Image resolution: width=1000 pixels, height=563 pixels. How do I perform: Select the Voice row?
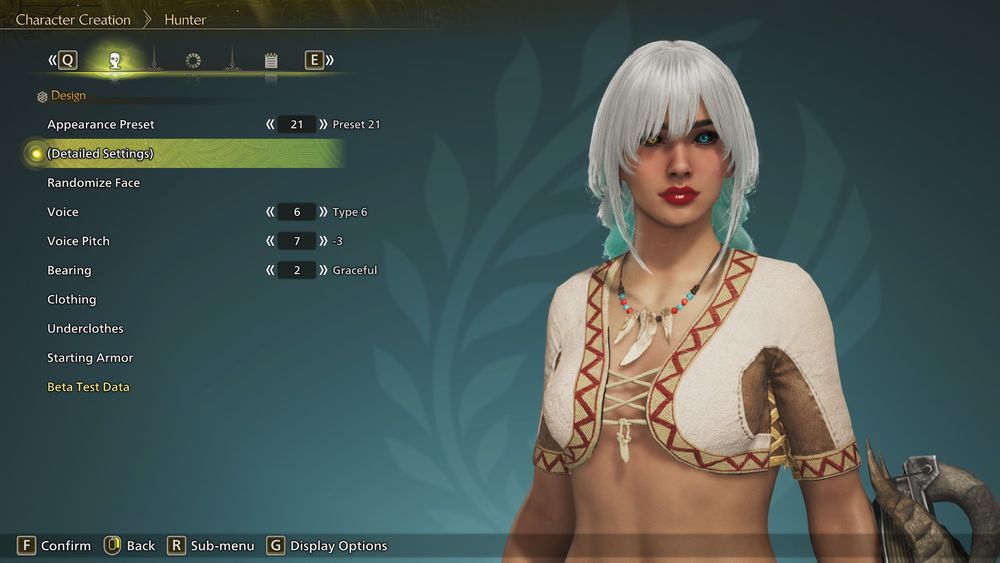[63, 212]
